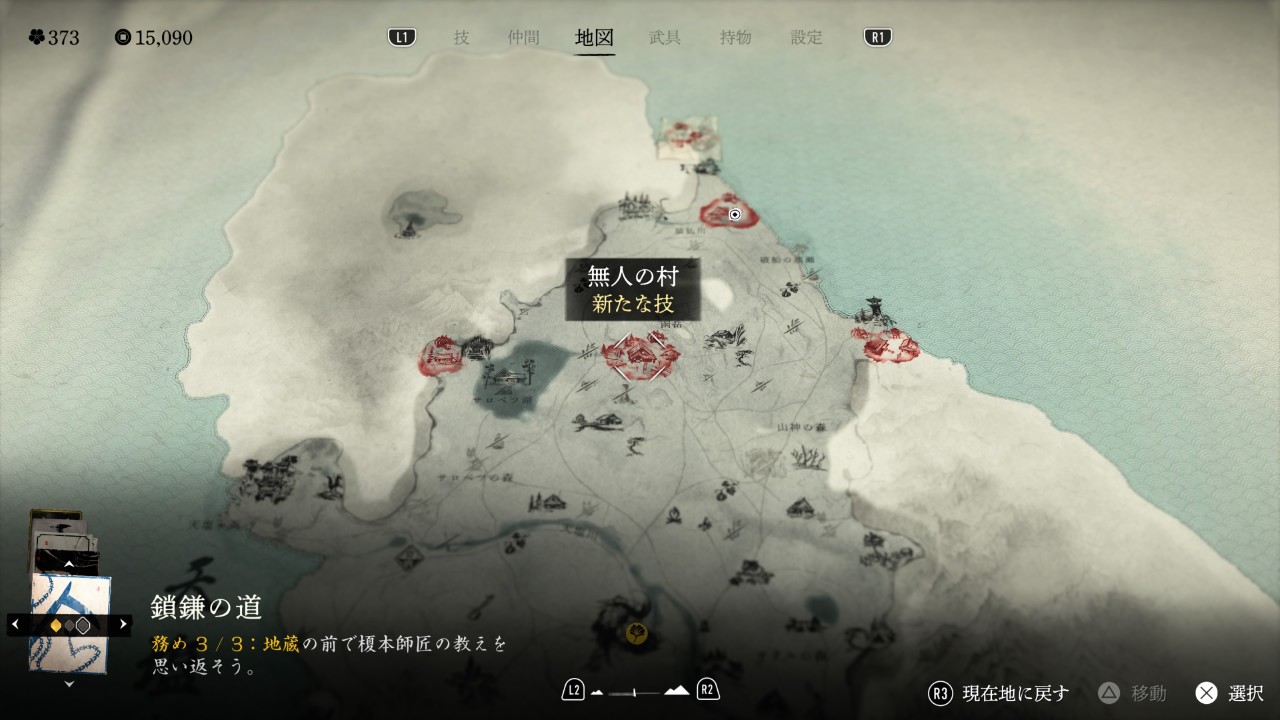Choose the red marker on the east coast
This screenshot has height=720, width=1280.
887,345
